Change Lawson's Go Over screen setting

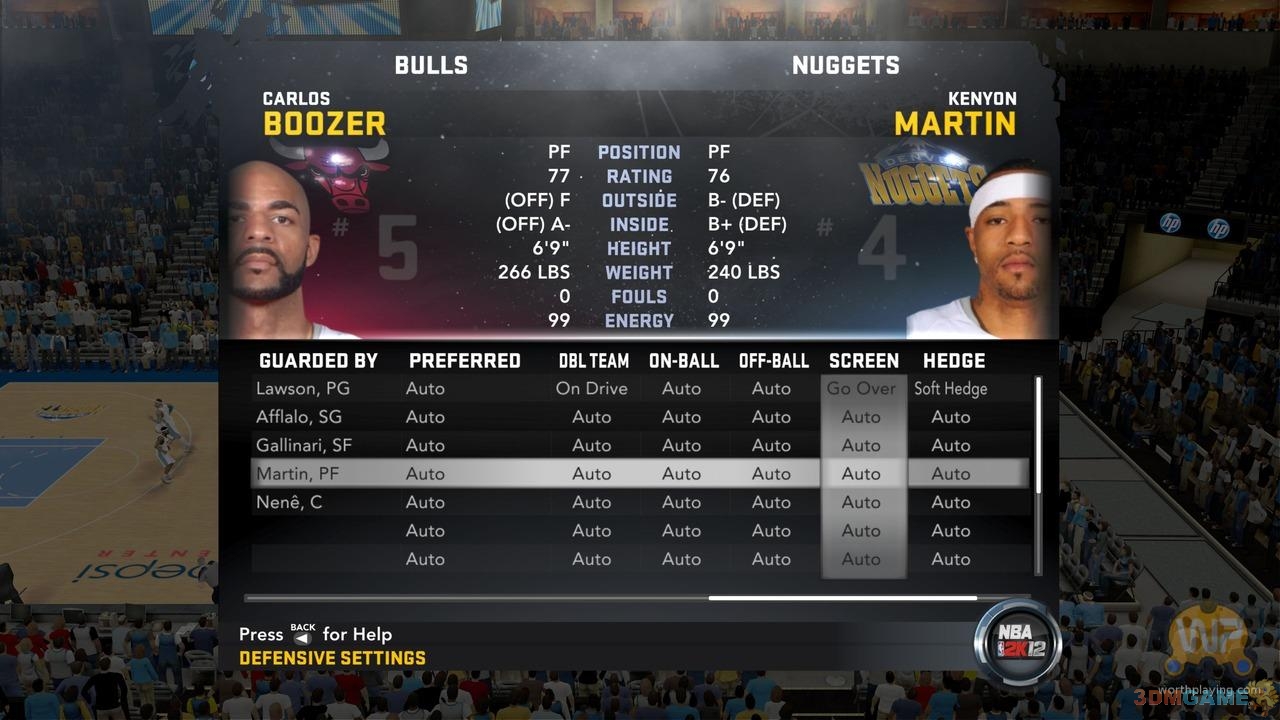tap(861, 388)
